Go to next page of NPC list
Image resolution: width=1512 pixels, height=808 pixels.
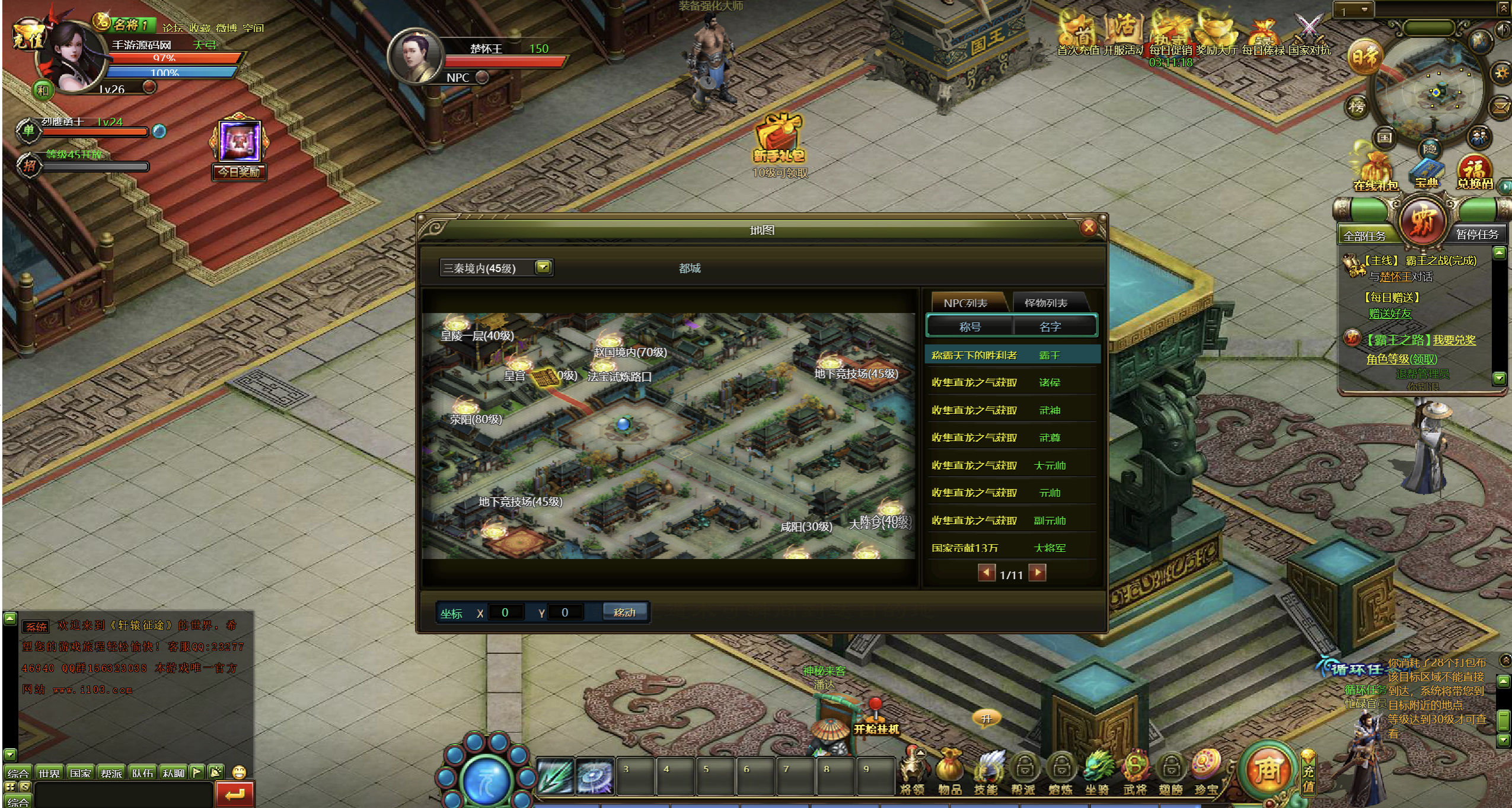[x=1037, y=573]
